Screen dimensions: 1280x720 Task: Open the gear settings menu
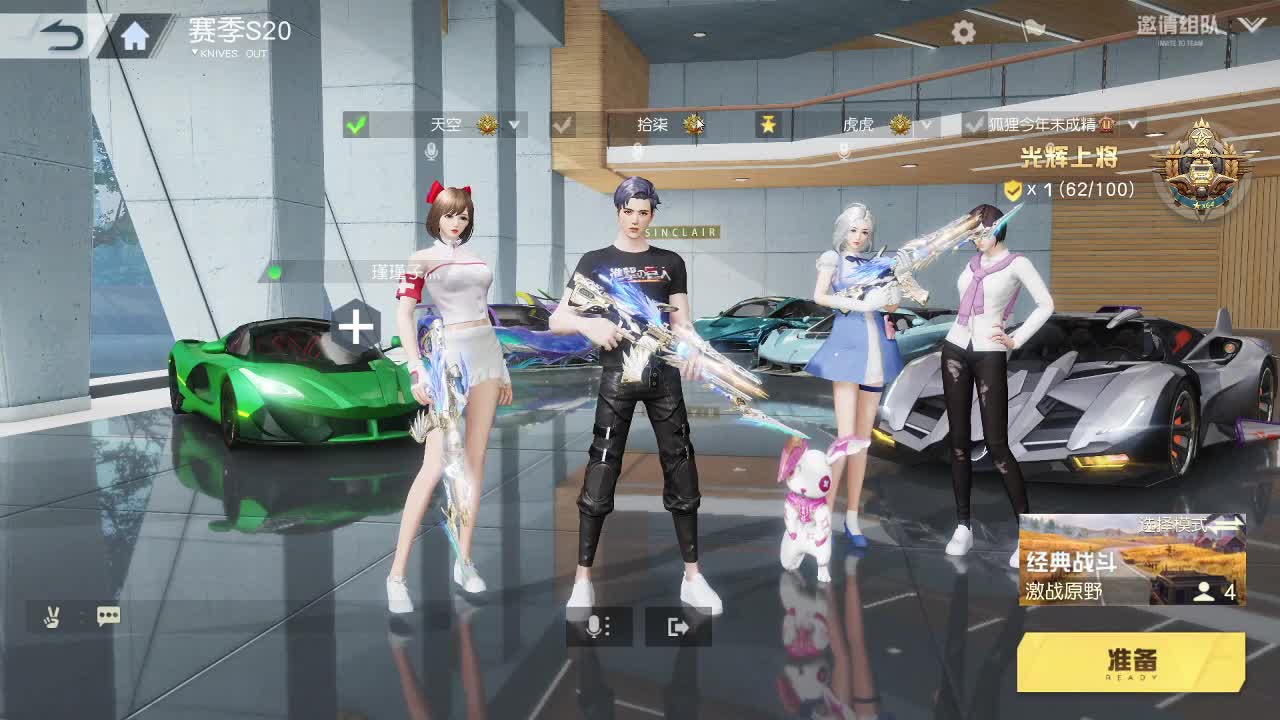[x=963, y=33]
